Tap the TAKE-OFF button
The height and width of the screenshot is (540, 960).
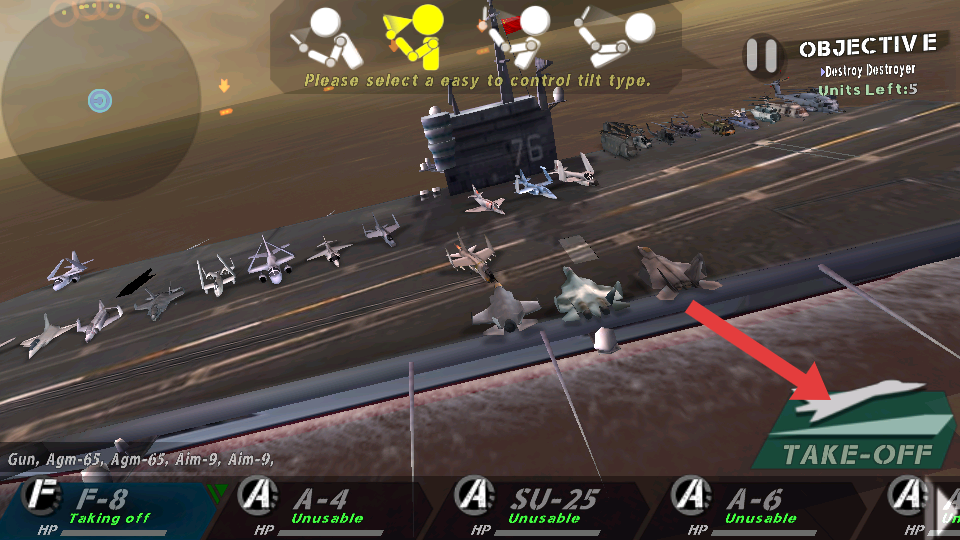coord(855,432)
